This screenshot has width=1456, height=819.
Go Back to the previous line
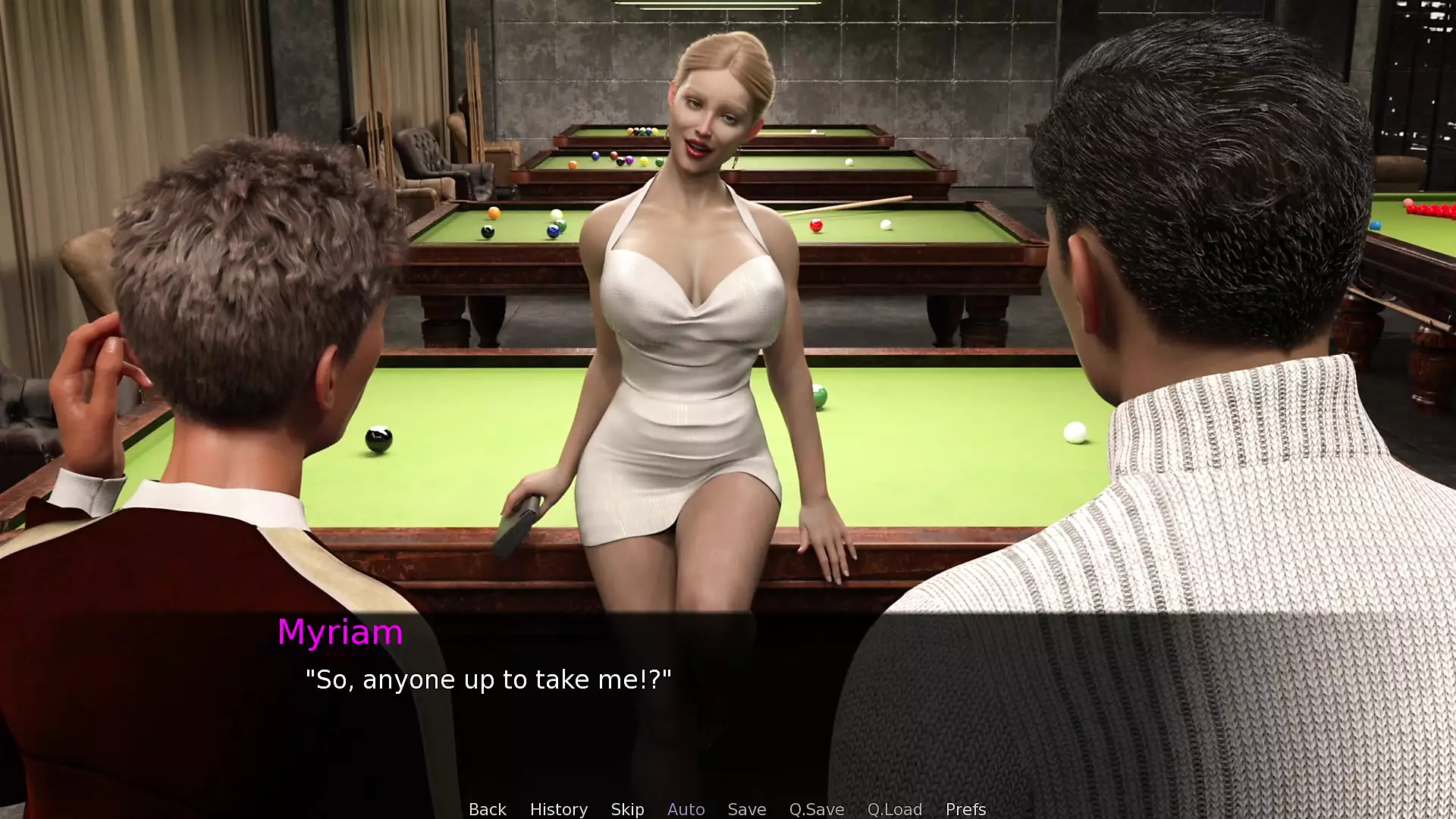pyautogui.click(x=487, y=809)
